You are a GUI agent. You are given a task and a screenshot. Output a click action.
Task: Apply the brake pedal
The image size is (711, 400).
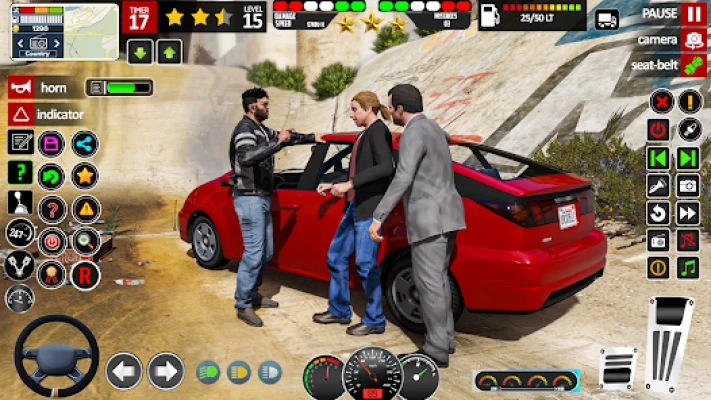618,368
